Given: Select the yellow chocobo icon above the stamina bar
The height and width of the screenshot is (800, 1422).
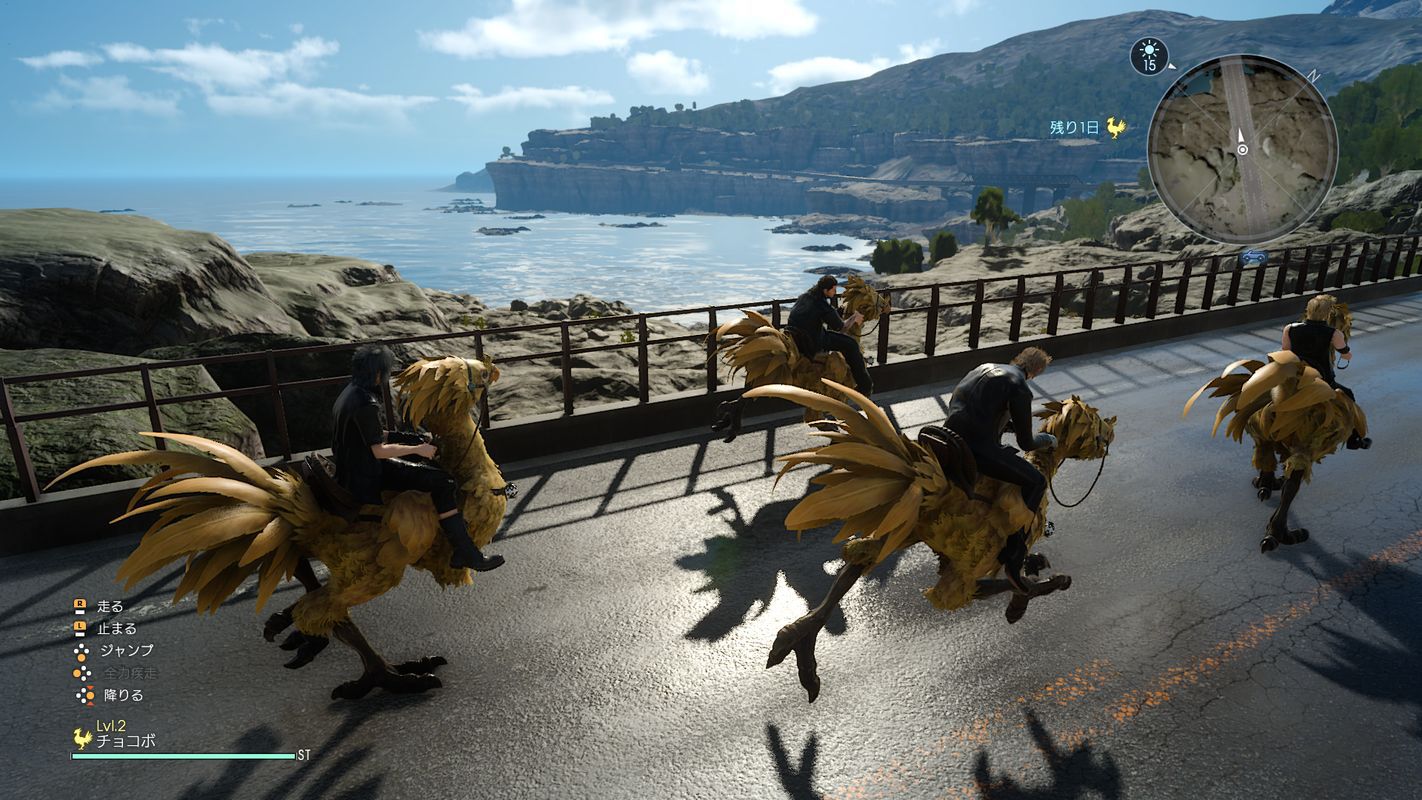Looking at the screenshot, I should [82, 739].
